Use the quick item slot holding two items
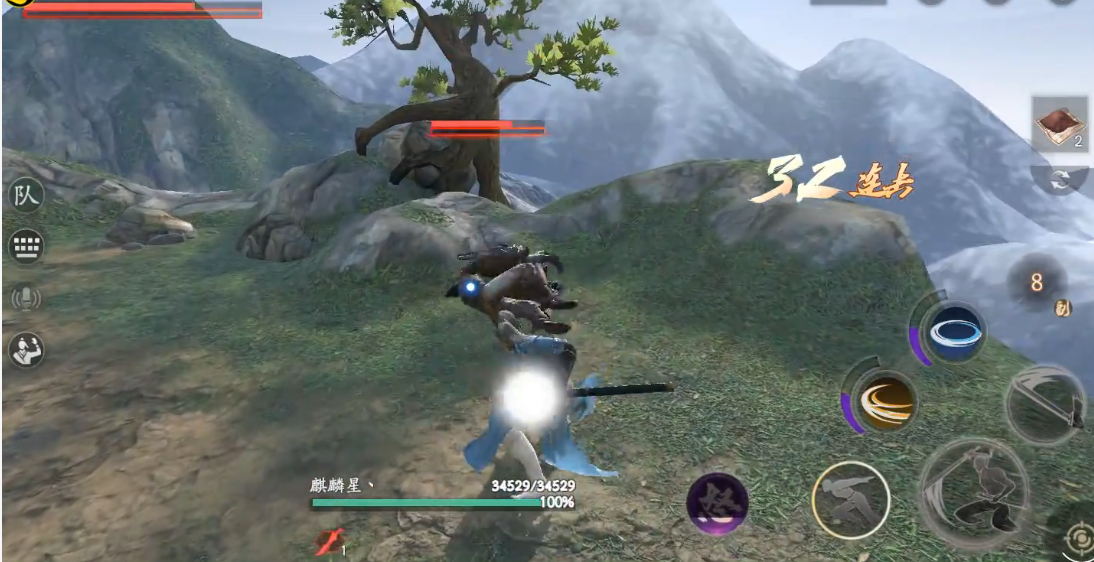Image resolution: width=1094 pixels, height=562 pixels. tap(1059, 124)
